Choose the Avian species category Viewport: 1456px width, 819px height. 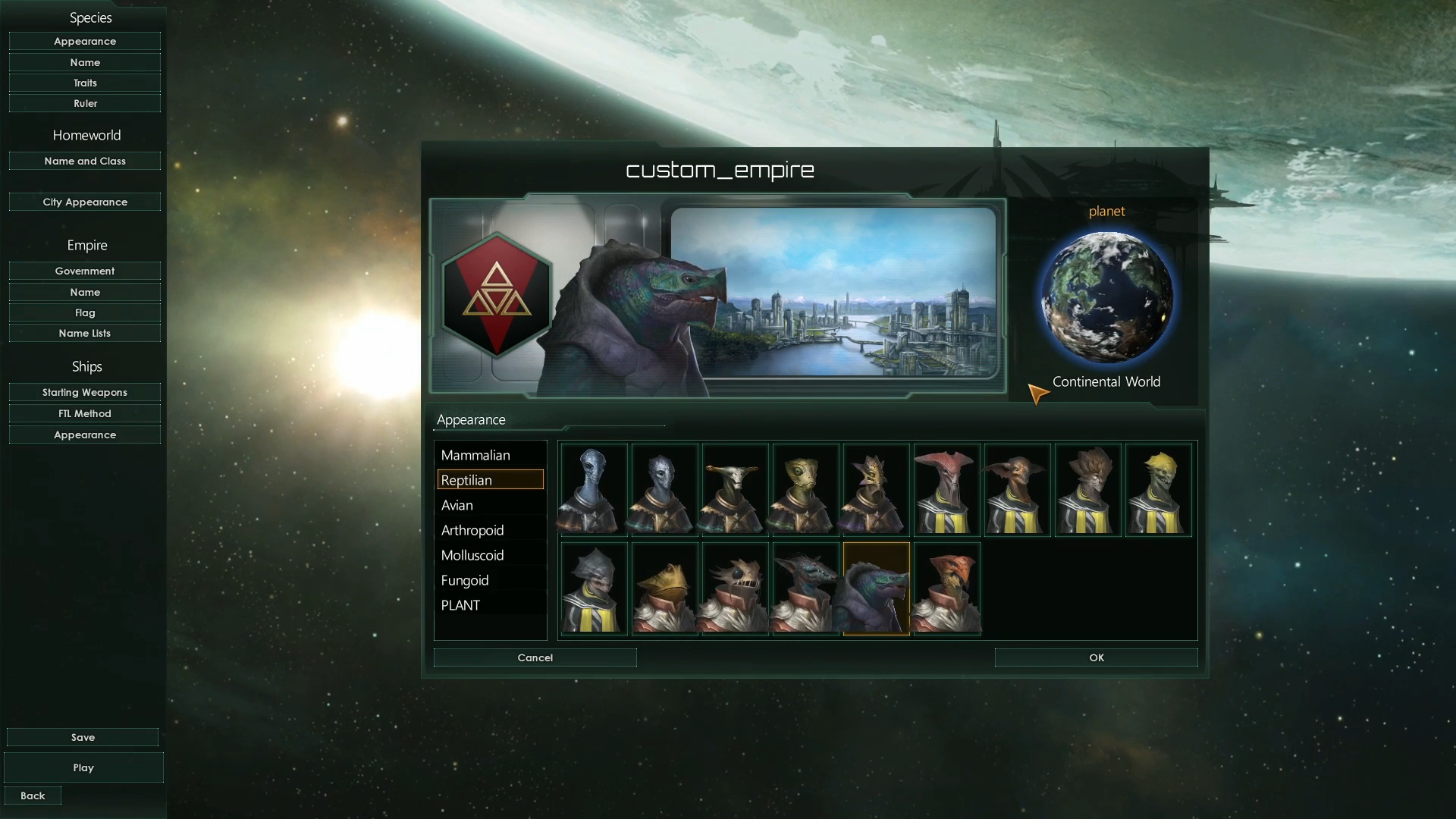[457, 505]
